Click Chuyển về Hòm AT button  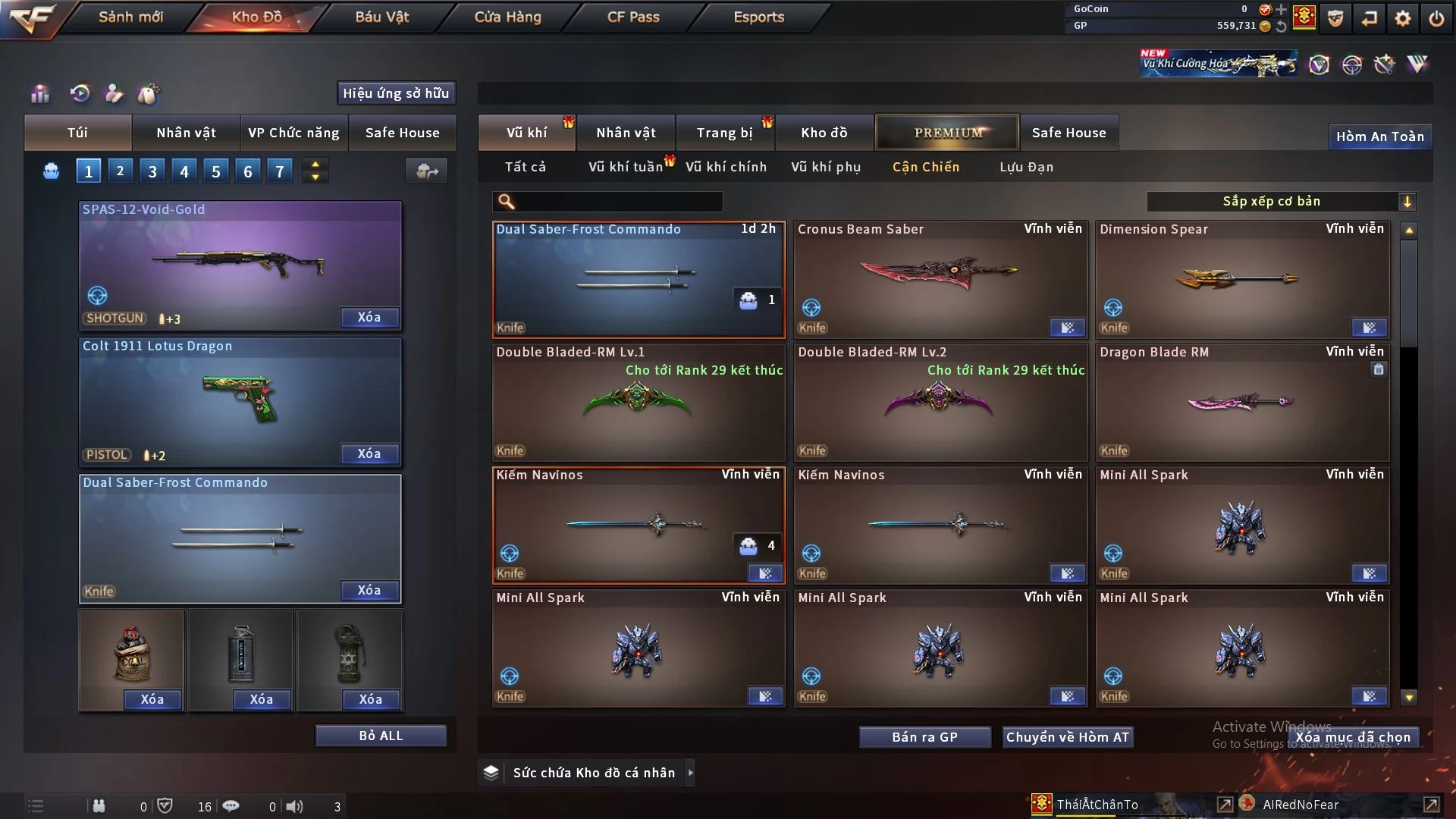1067,737
